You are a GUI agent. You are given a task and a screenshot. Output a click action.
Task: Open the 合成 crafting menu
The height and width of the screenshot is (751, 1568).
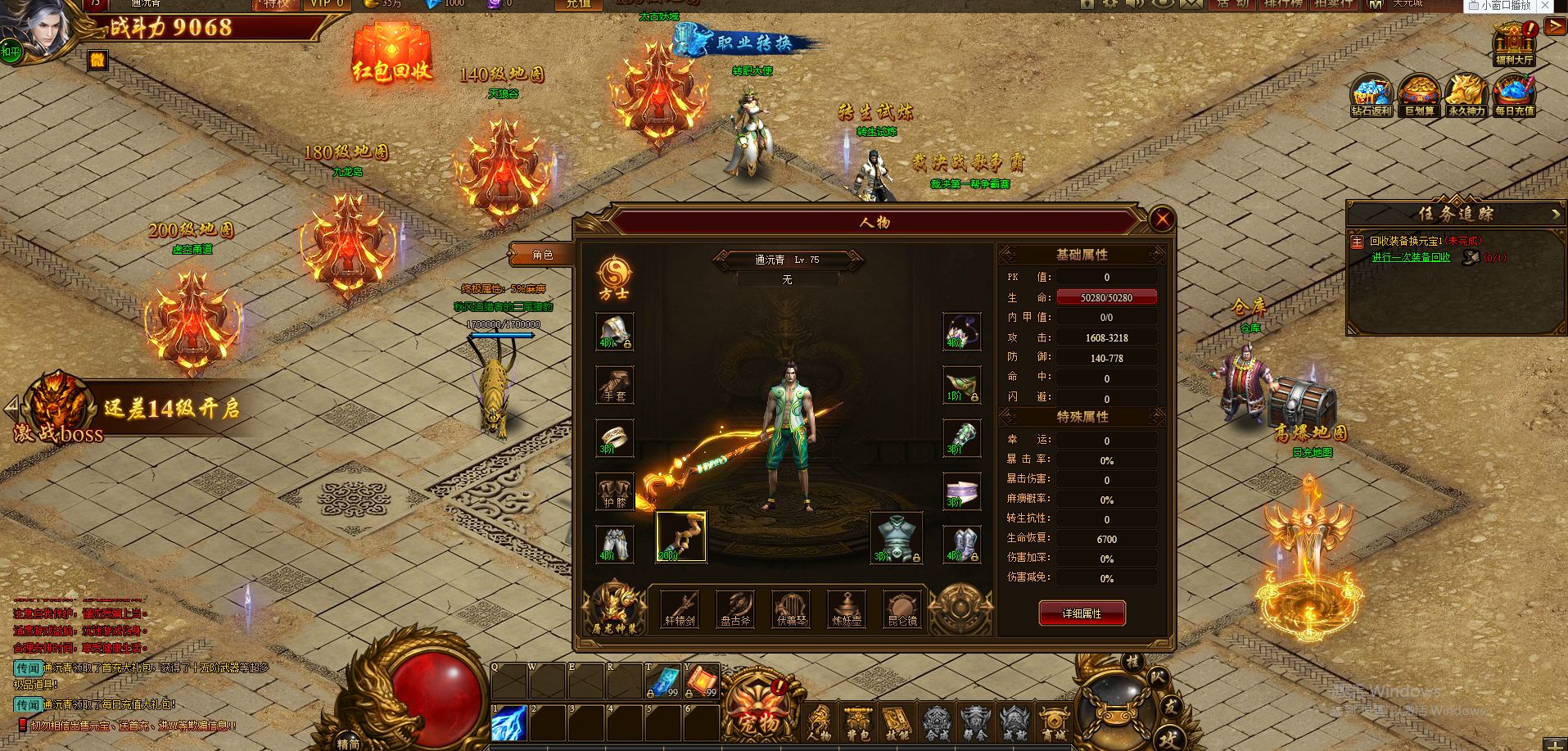pos(936,724)
